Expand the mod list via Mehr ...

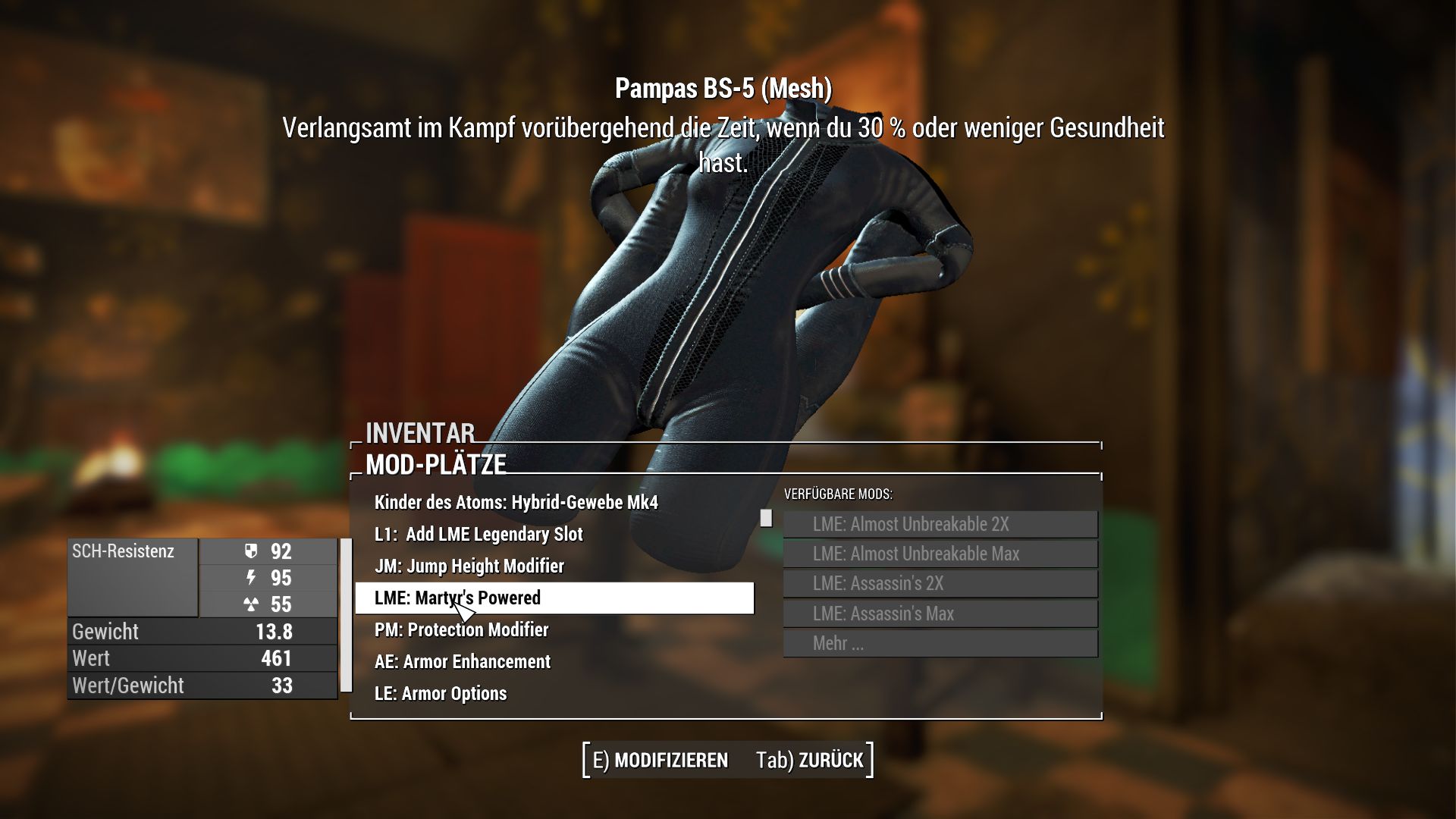point(940,643)
